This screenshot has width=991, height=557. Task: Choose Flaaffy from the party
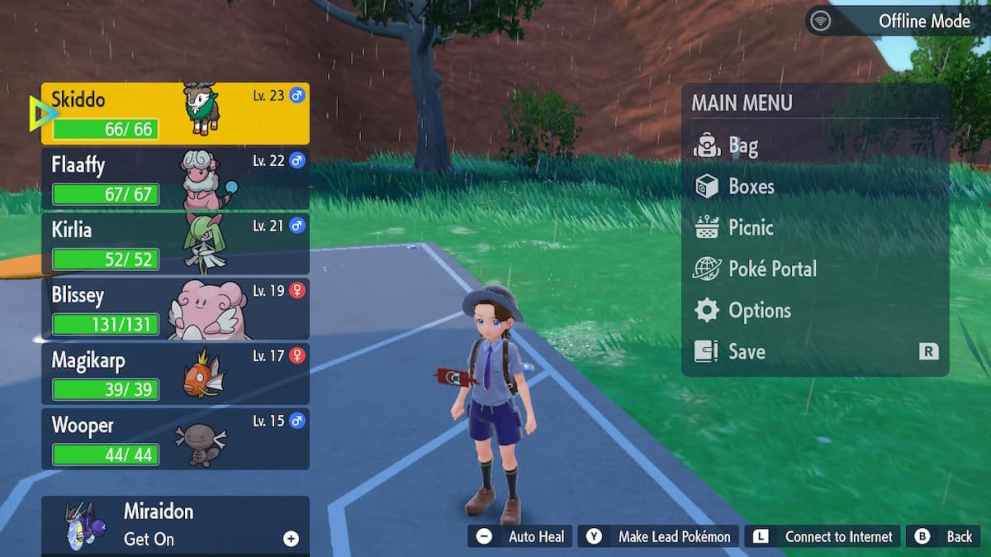point(175,179)
